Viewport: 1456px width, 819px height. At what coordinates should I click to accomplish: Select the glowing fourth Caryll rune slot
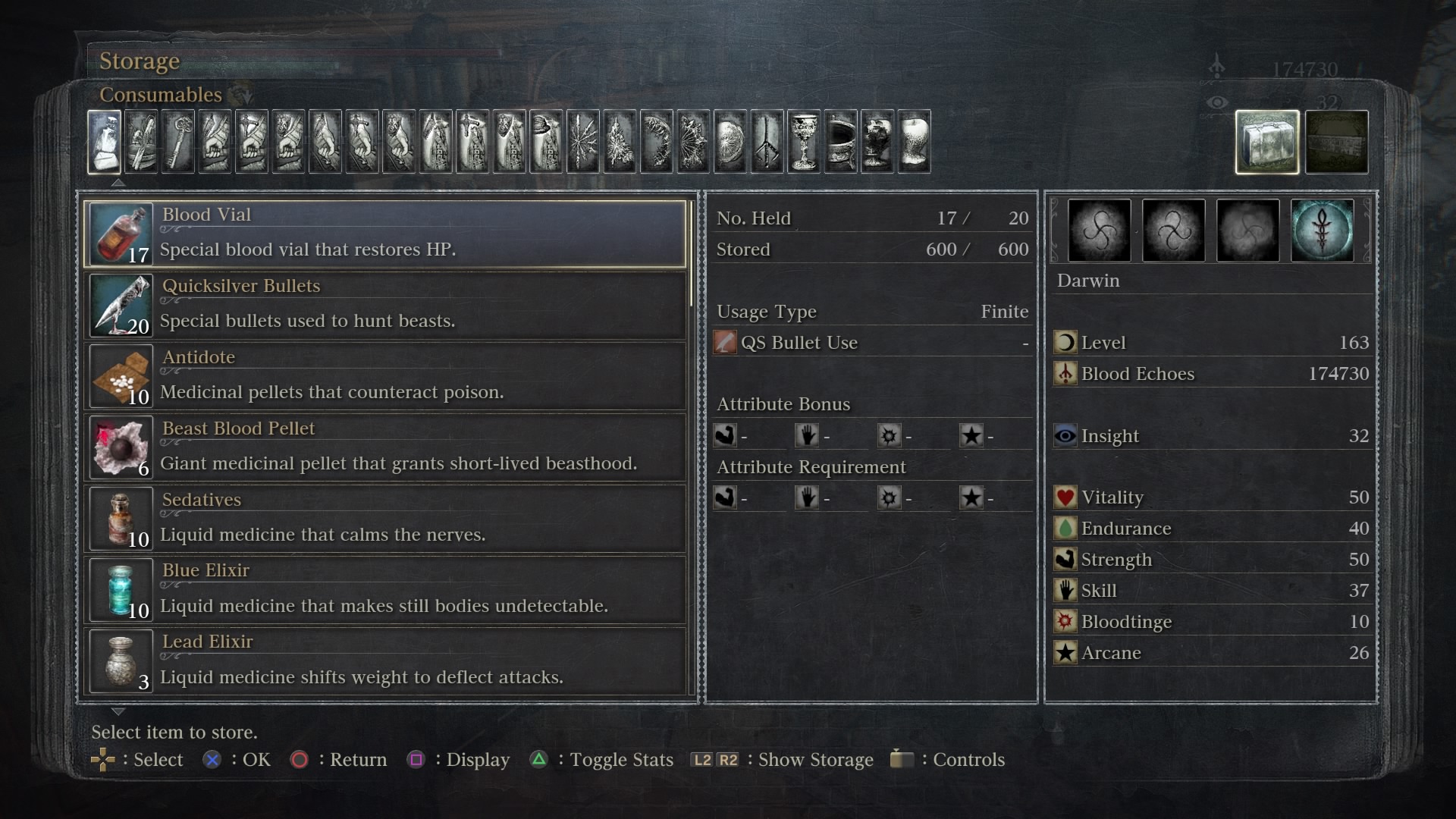click(x=1323, y=230)
